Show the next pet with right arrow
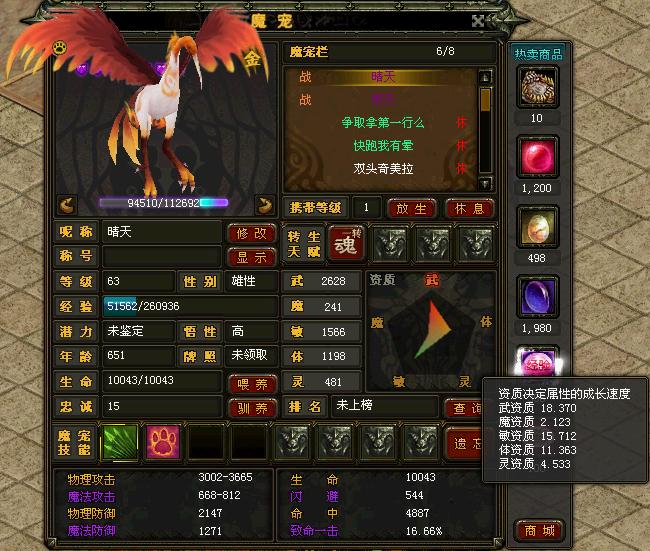650x551 pixels. click(265, 204)
